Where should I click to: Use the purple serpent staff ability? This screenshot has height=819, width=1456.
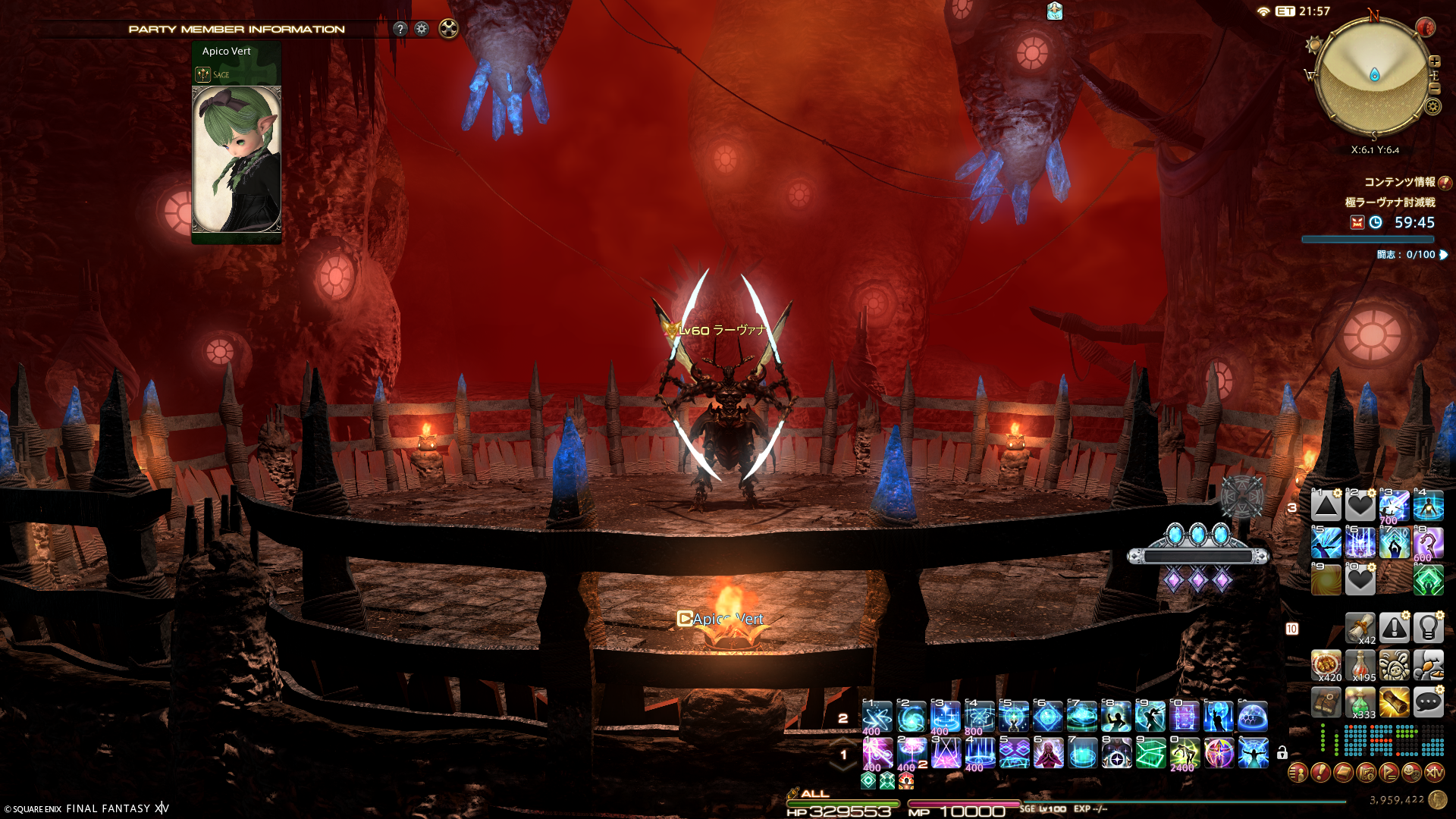point(1429,543)
